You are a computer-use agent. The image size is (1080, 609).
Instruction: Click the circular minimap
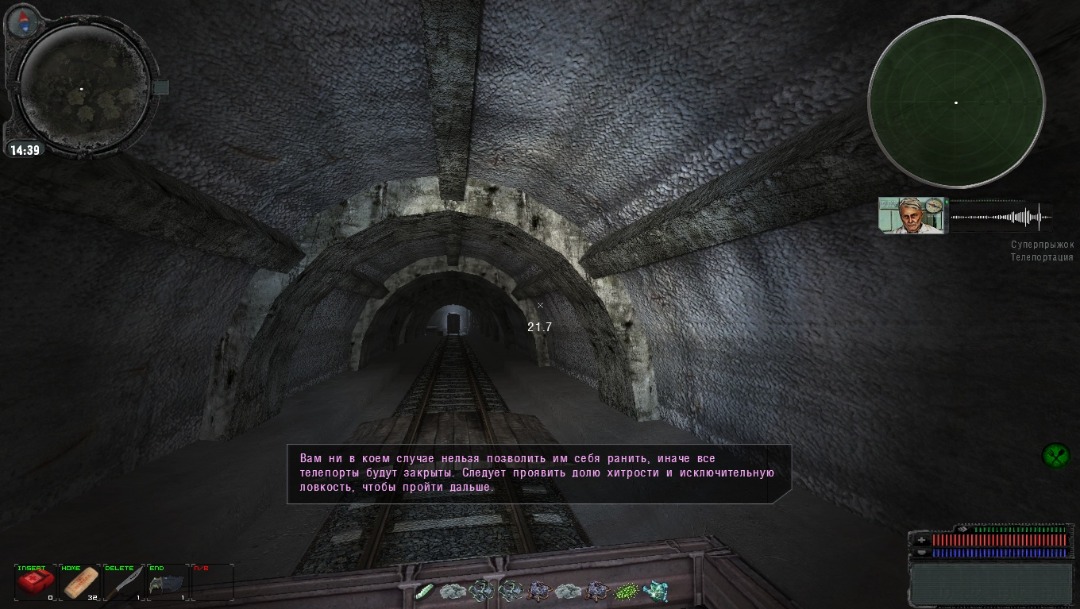(x=82, y=88)
